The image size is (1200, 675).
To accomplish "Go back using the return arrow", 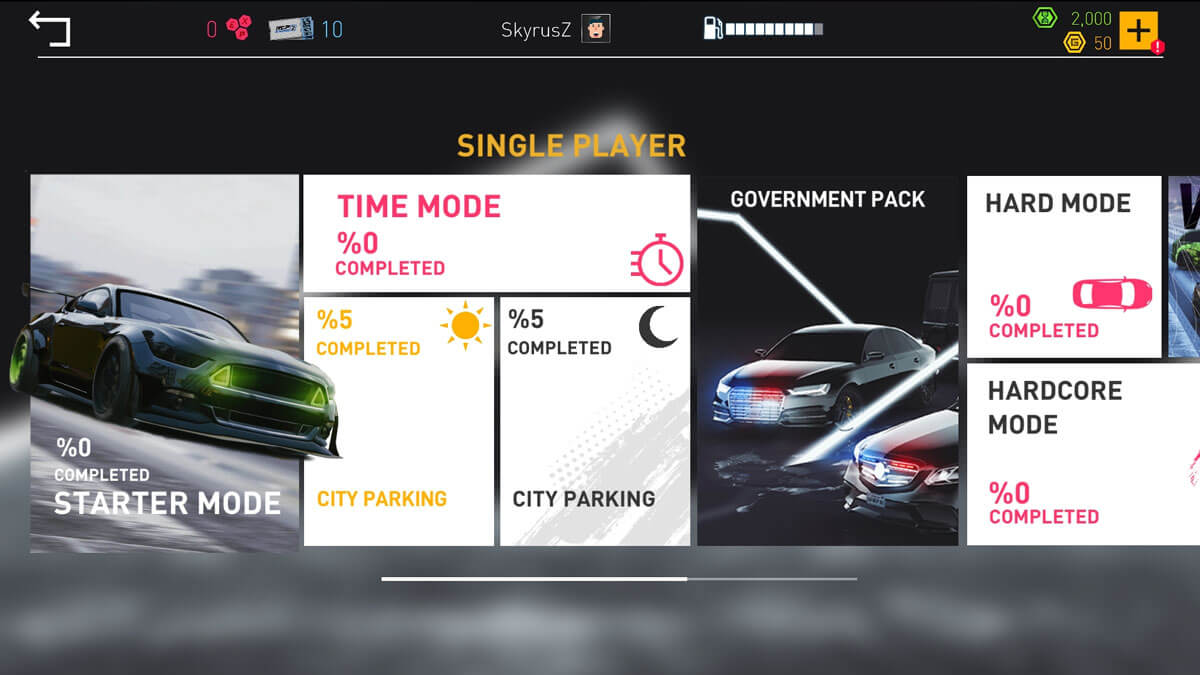I will [49, 28].
